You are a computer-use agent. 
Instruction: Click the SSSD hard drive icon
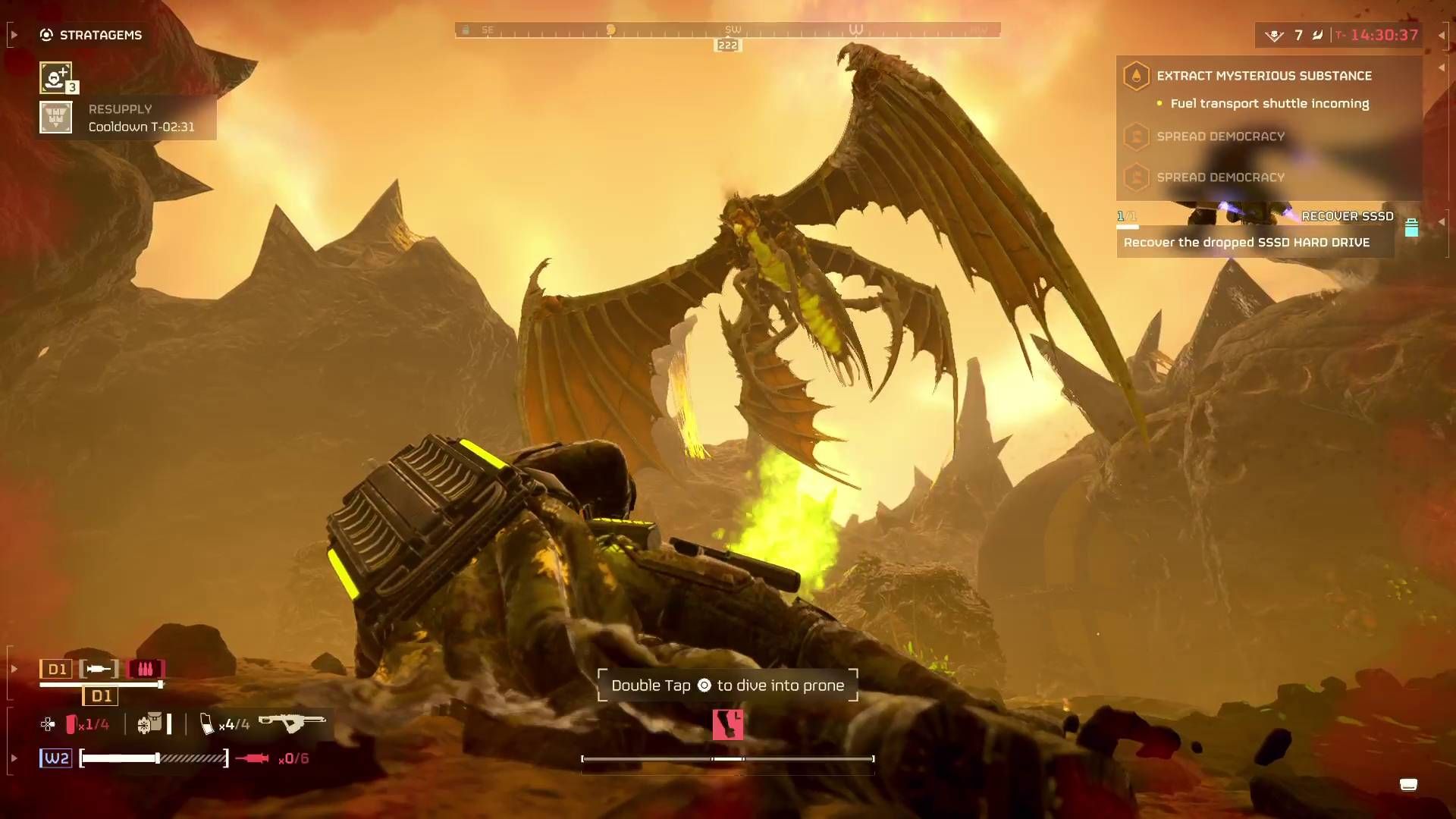pyautogui.click(x=1411, y=224)
